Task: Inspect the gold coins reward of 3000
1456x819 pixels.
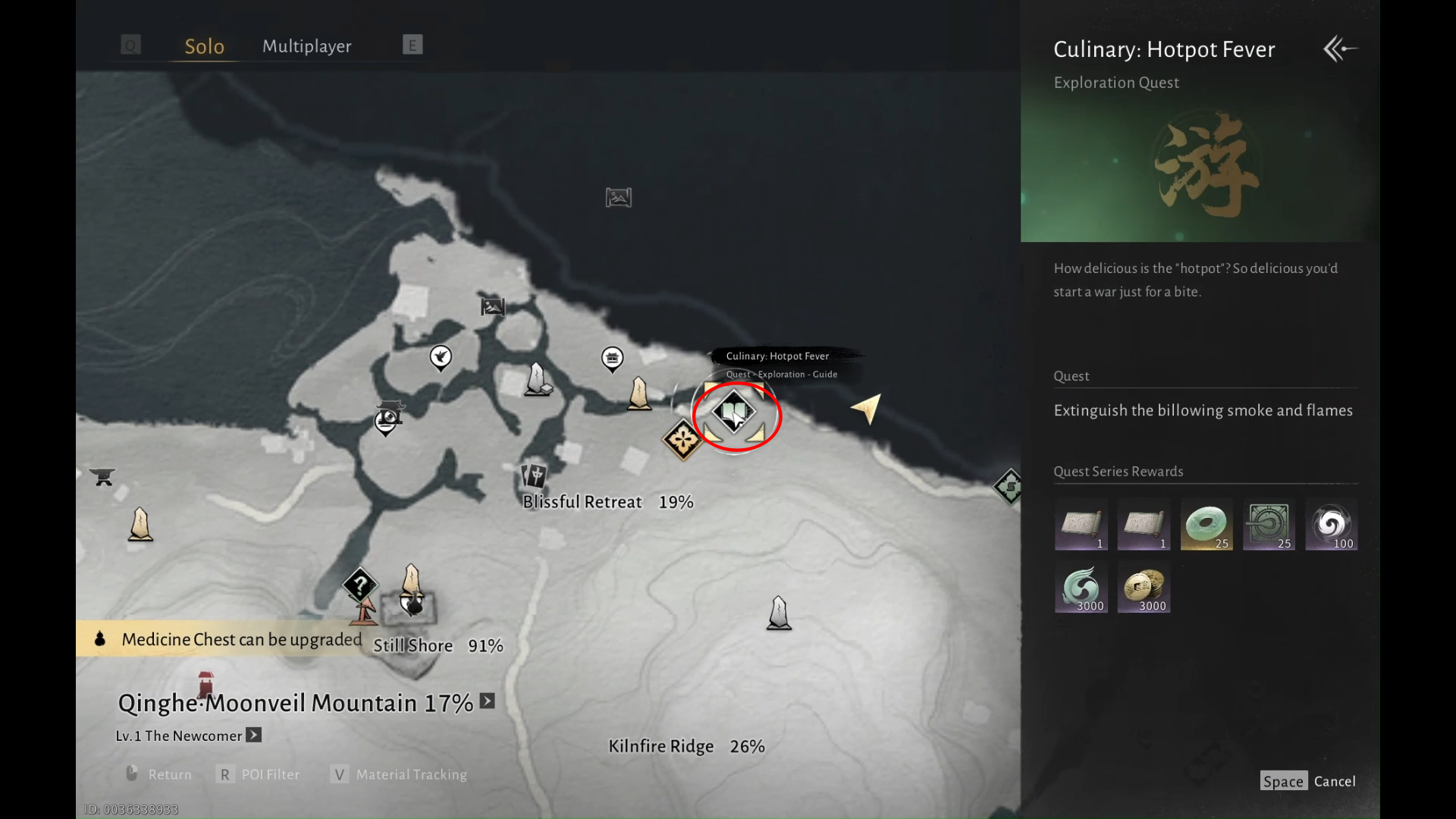Action: tap(1144, 586)
